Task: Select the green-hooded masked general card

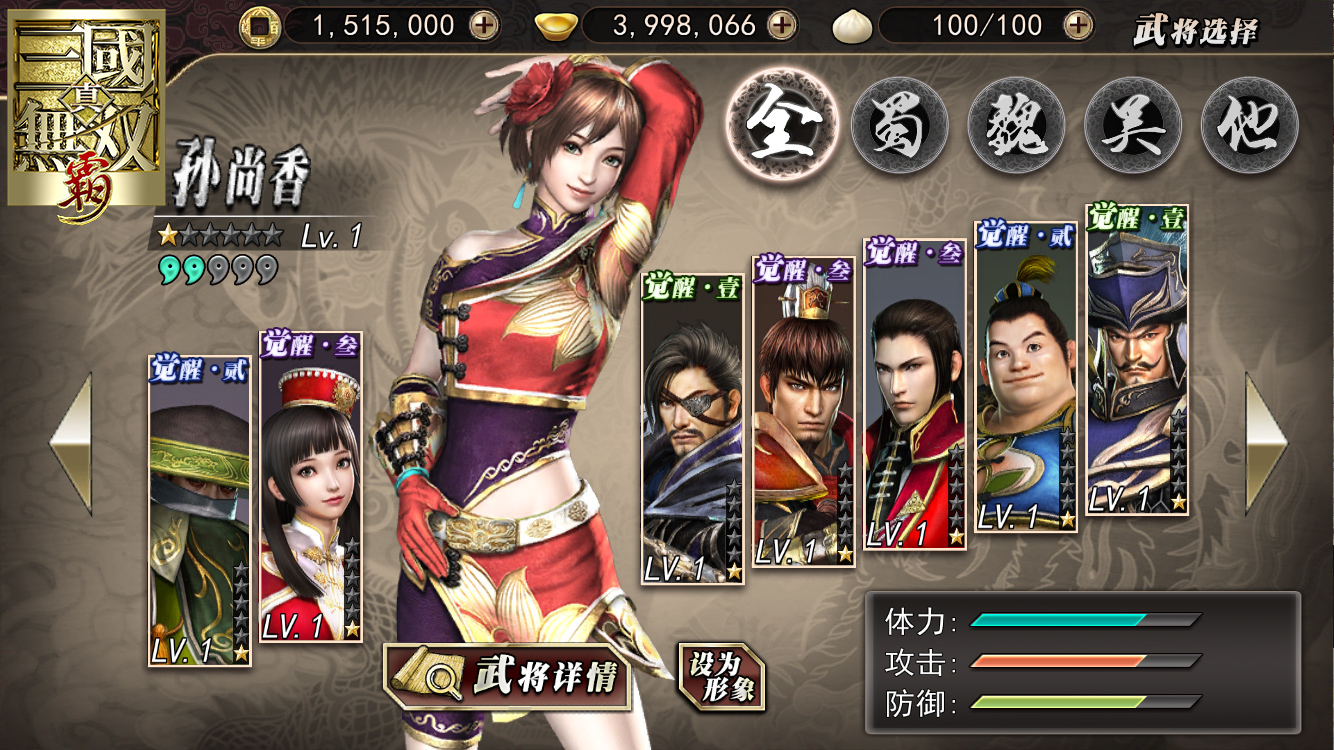Action: pyautogui.click(x=199, y=510)
